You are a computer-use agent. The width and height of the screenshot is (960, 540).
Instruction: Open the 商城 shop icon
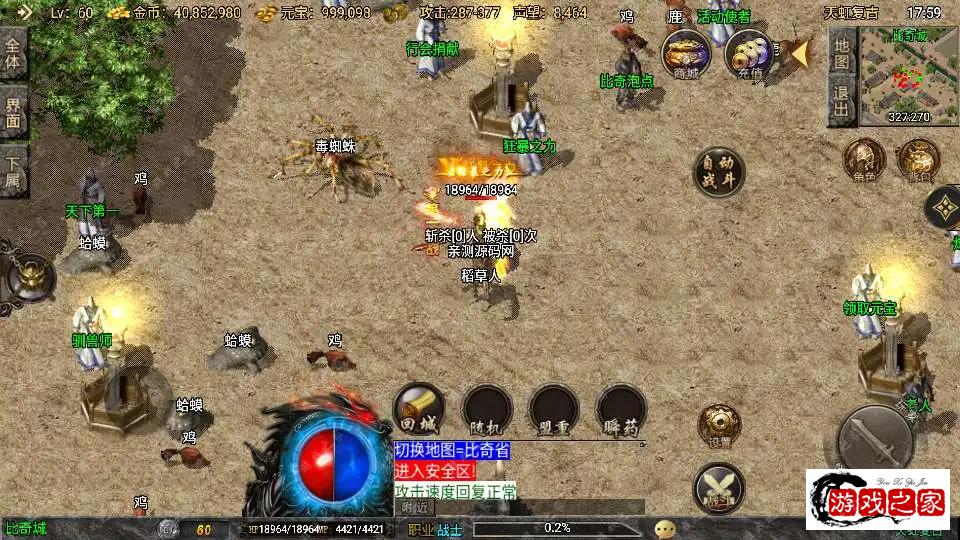[x=685, y=52]
